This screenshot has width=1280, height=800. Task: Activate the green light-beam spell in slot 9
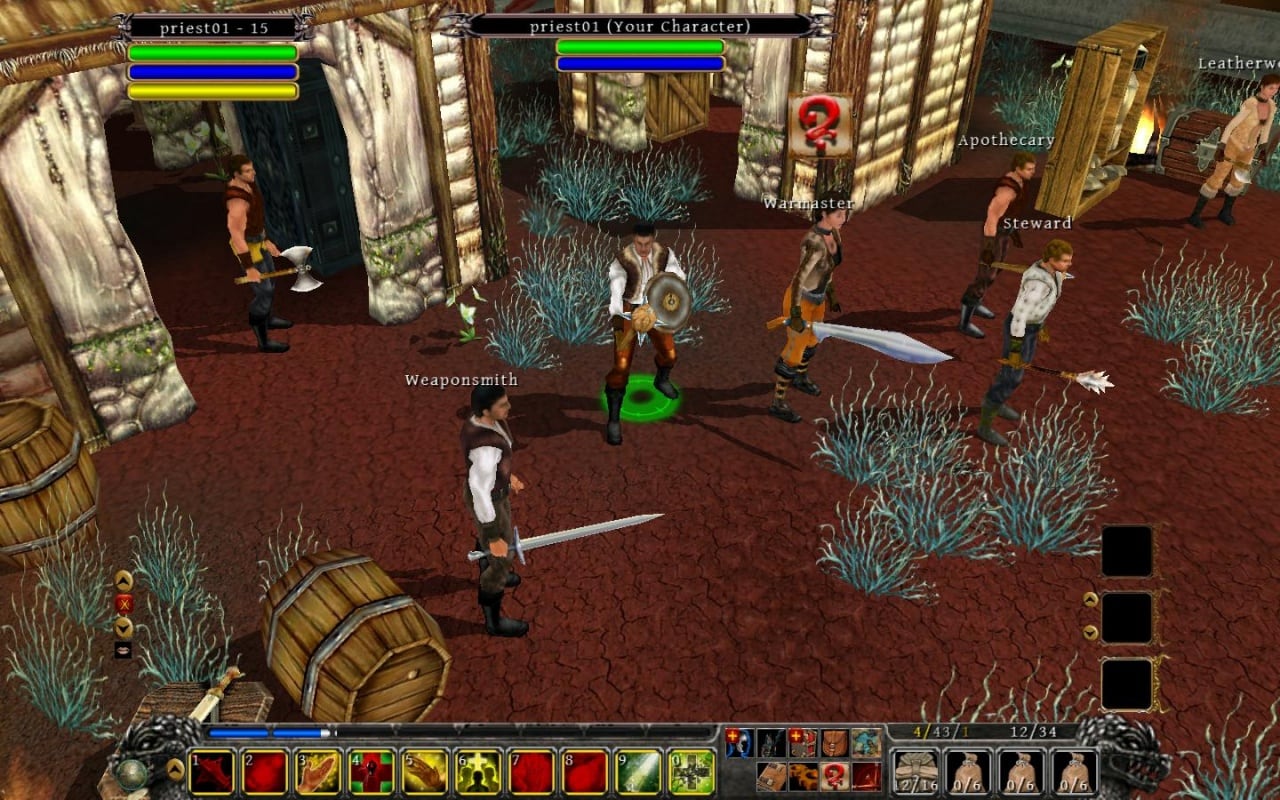coord(638,772)
